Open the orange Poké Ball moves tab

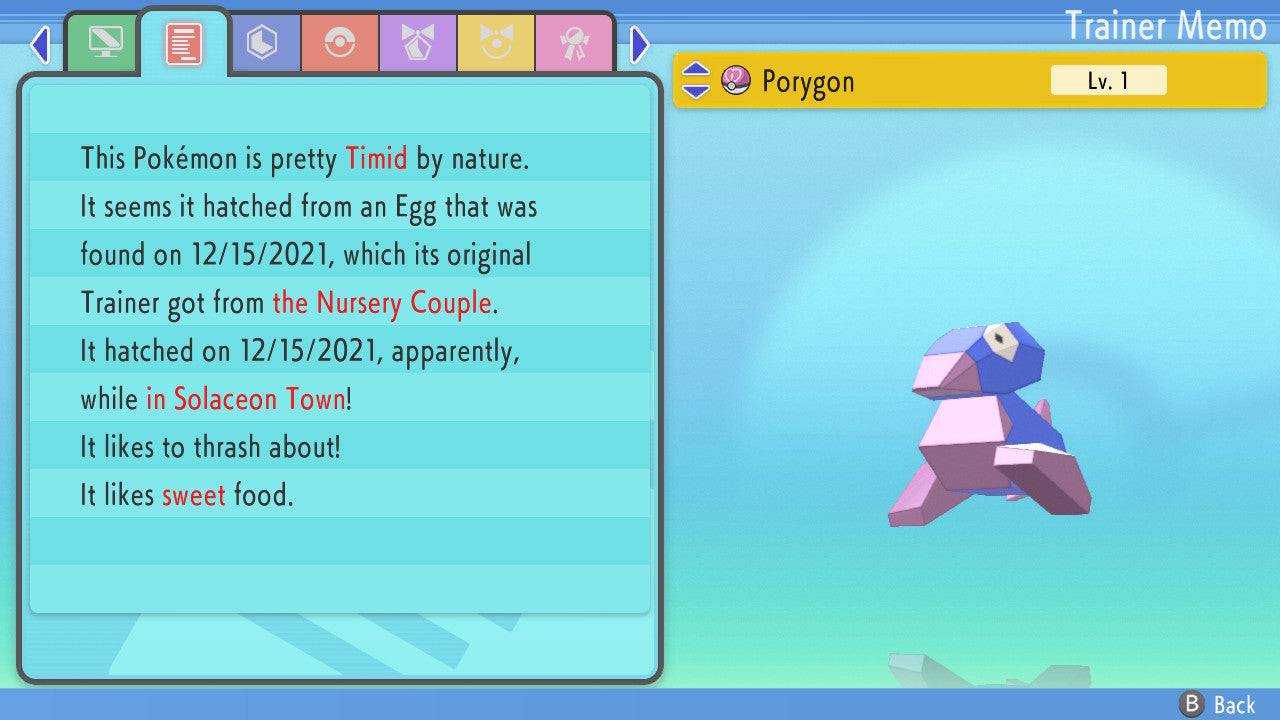[x=340, y=43]
